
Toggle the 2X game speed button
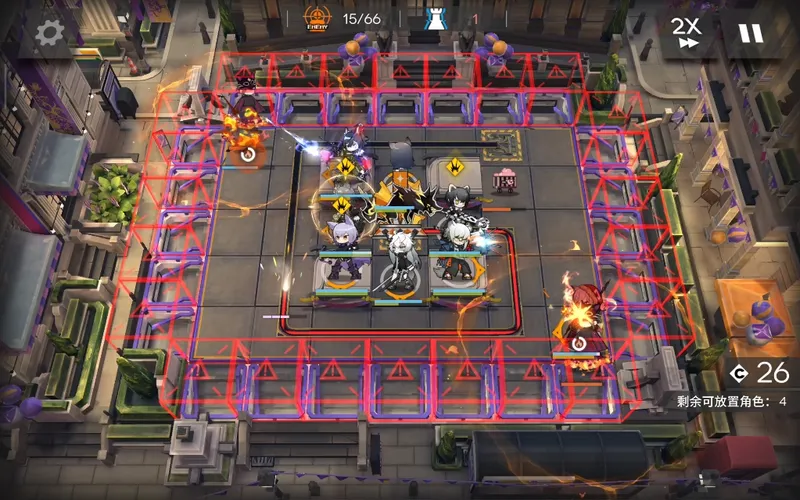tap(685, 32)
